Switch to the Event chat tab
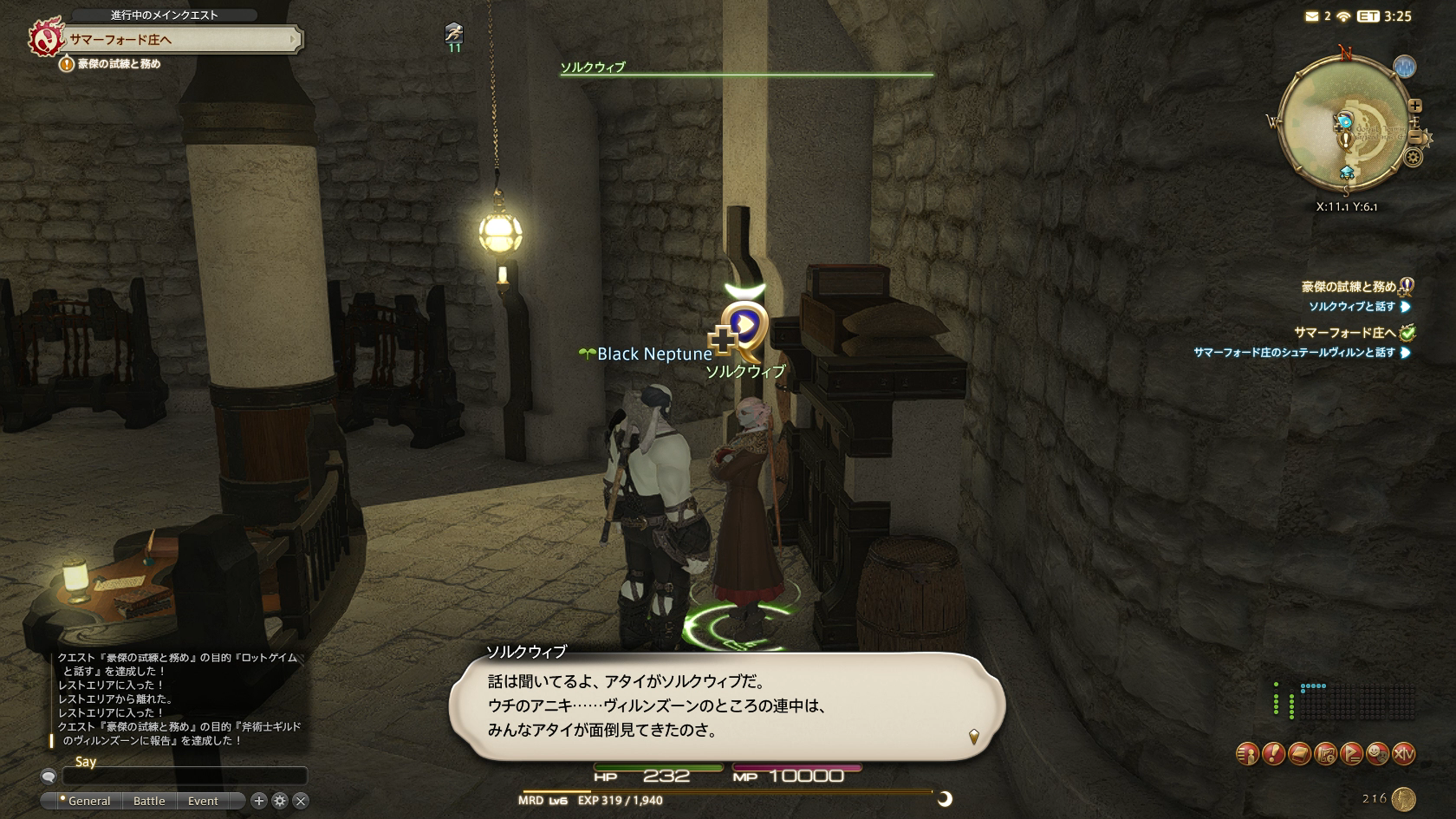 [x=203, y=801]
